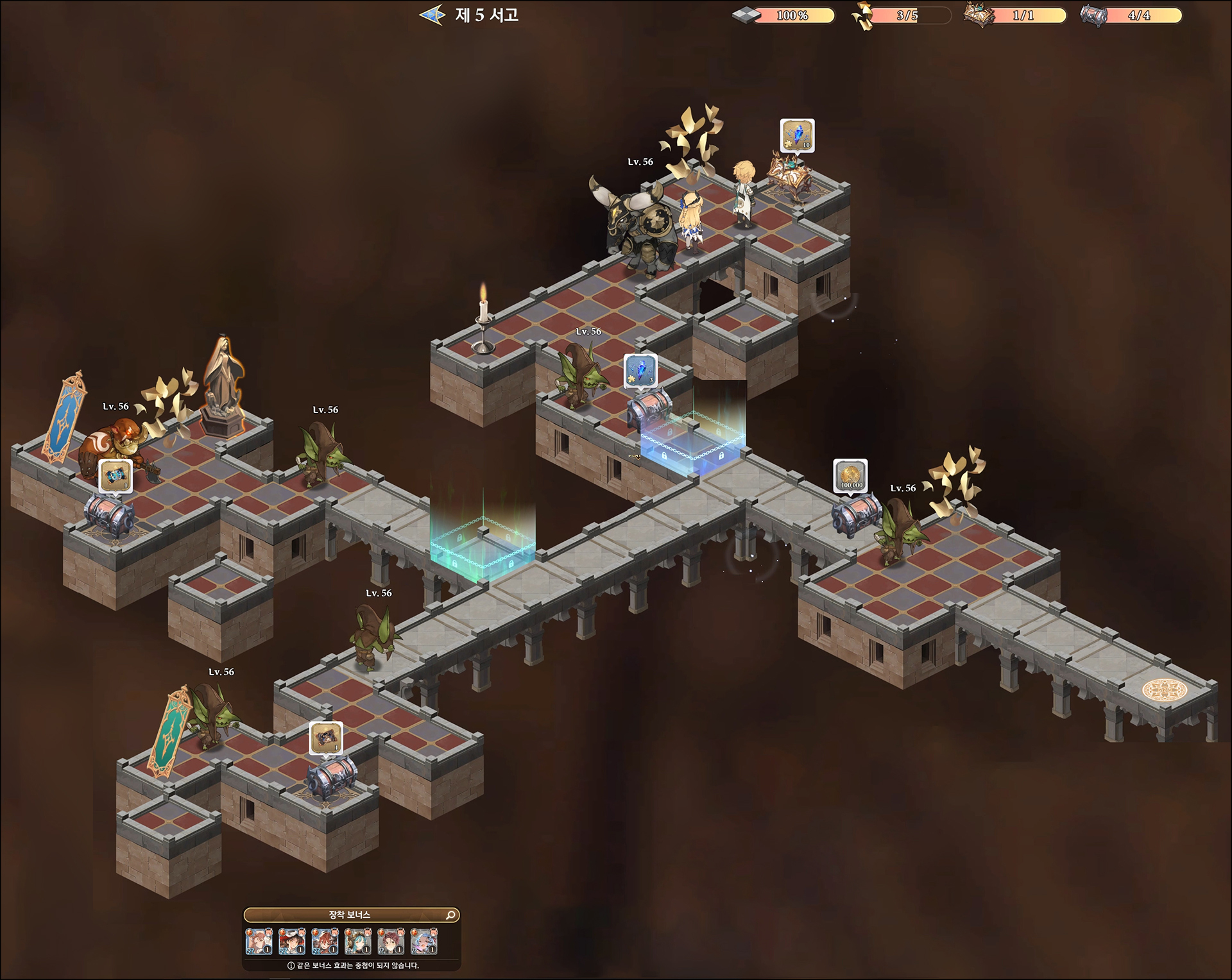The image size is (1232, 980).
Task: Choose the blue-haired R hero bonus icon
Action: coord(424,942)
